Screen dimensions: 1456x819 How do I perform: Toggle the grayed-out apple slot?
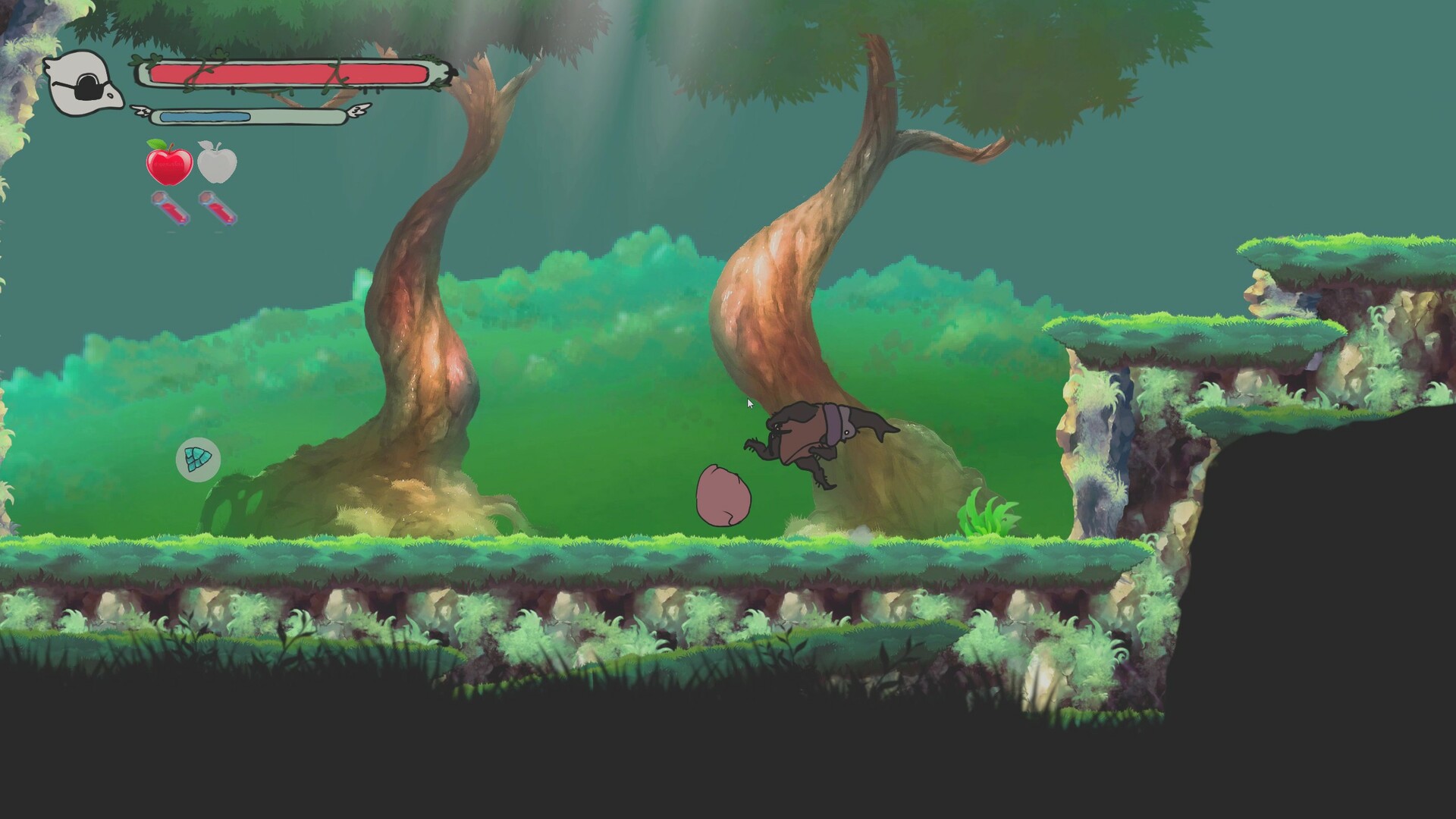(x=216, y=165)
